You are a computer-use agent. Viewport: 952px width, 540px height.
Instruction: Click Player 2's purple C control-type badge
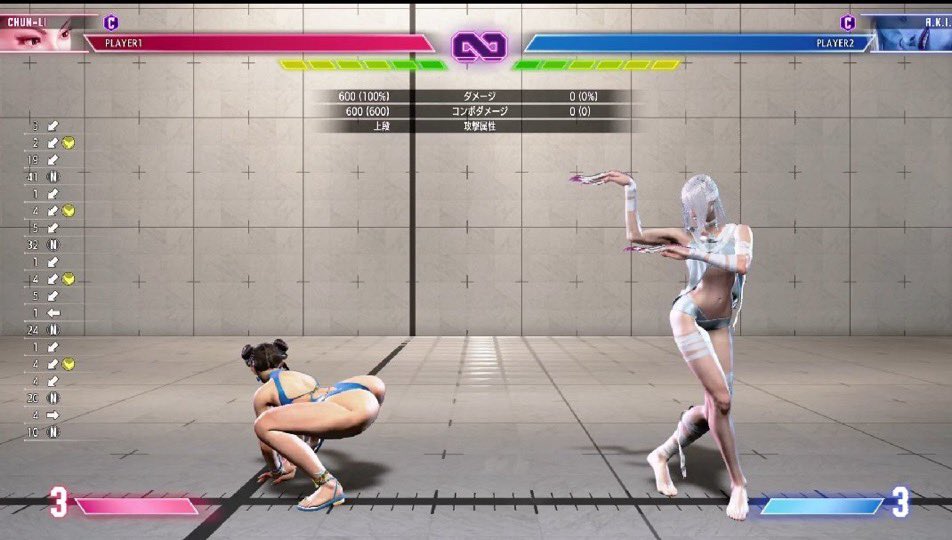(847, 22)
